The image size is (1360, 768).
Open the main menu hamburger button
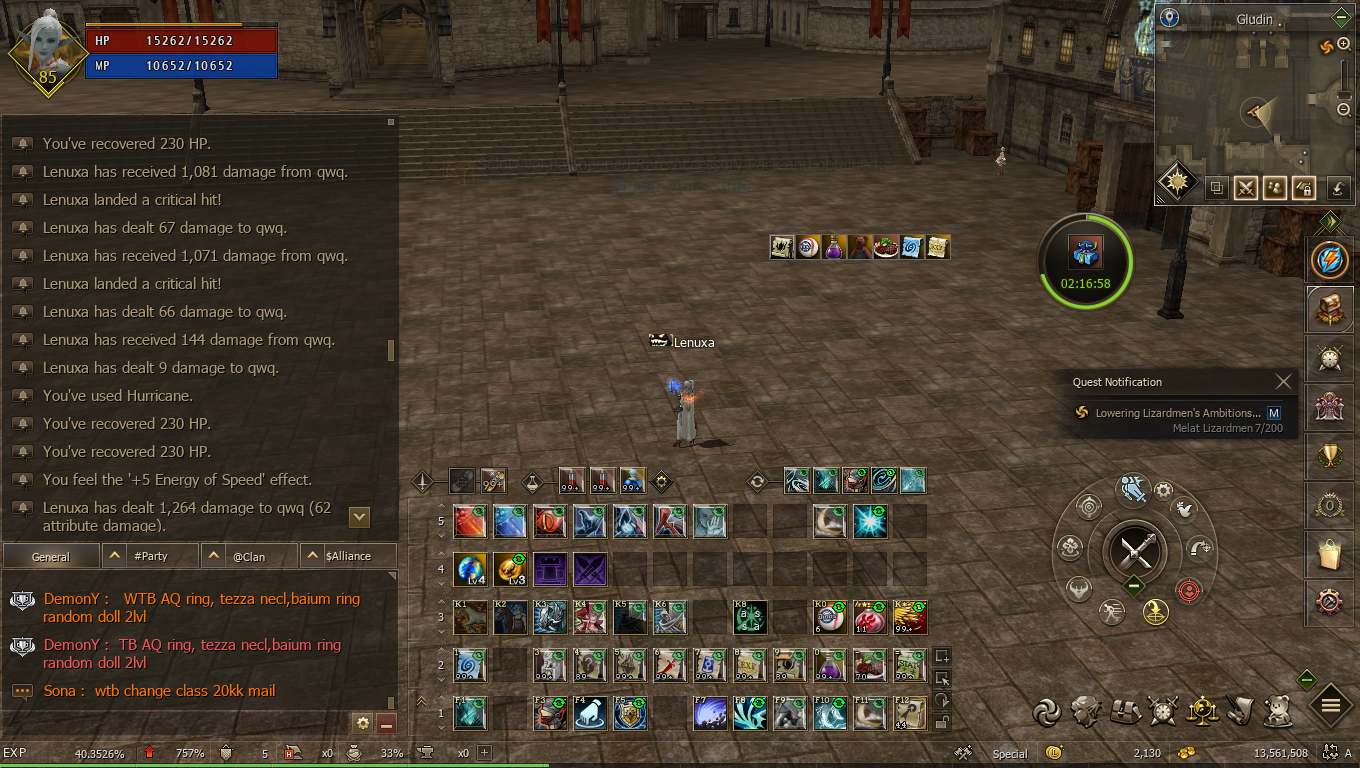[1331, 705]
